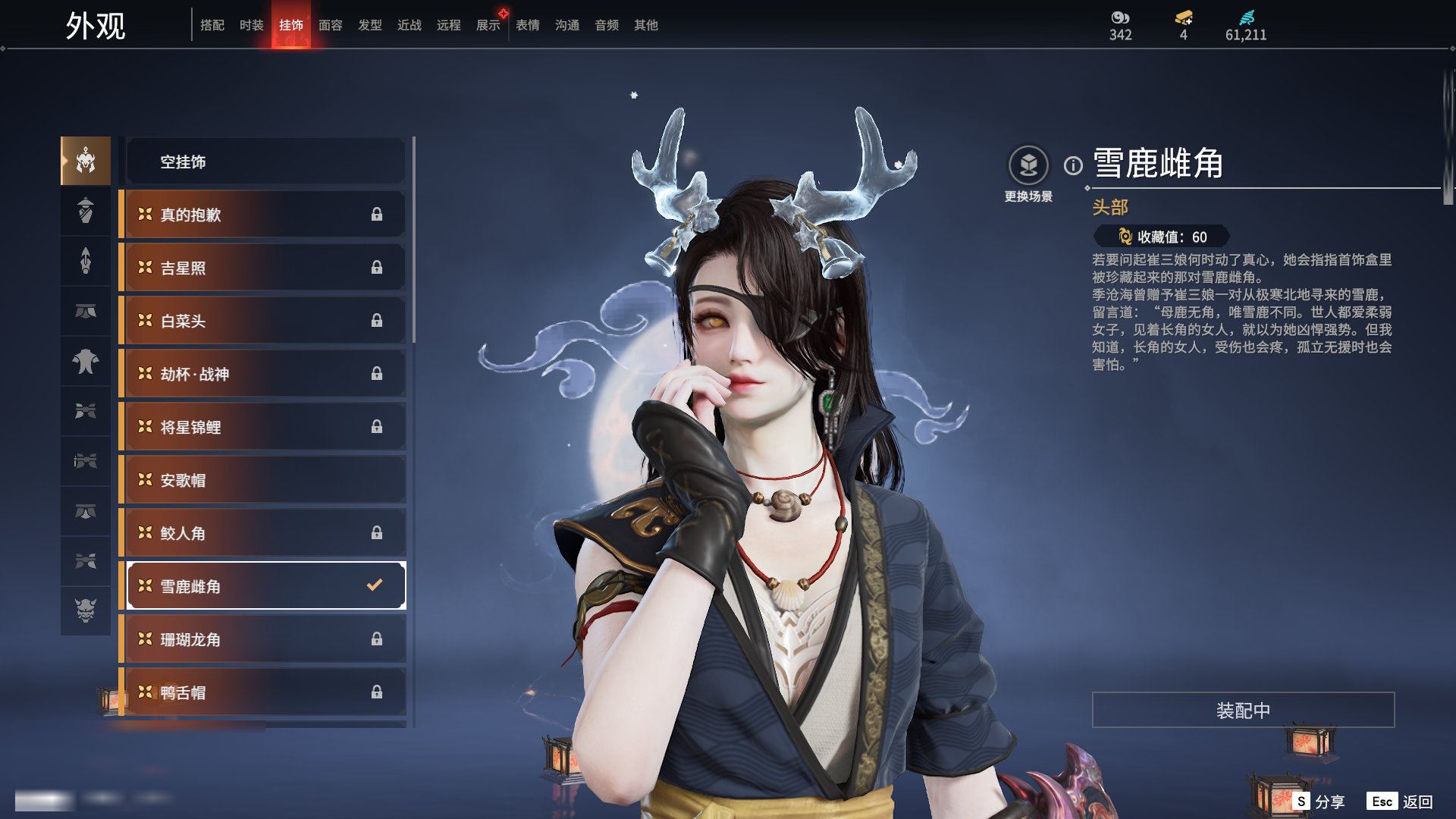The width and height of the screenshot is (1456, 819).
Task: Select the 安歌帽 hat entry
Action: click(265, 480)
